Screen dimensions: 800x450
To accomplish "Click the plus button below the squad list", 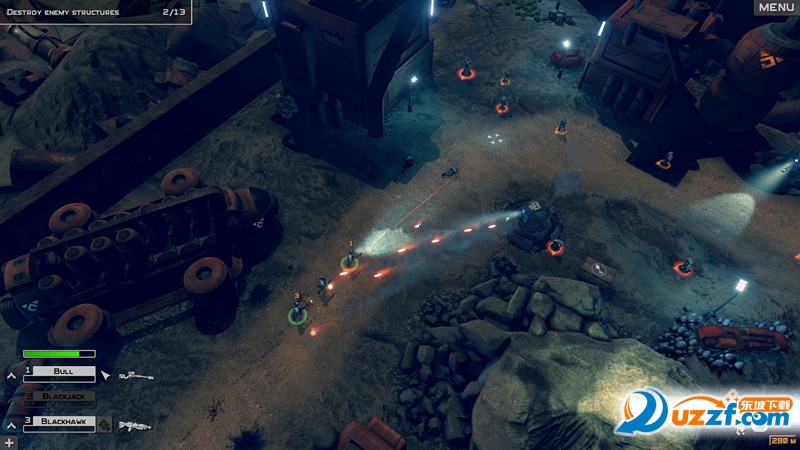I will click(x=10, y=441).
